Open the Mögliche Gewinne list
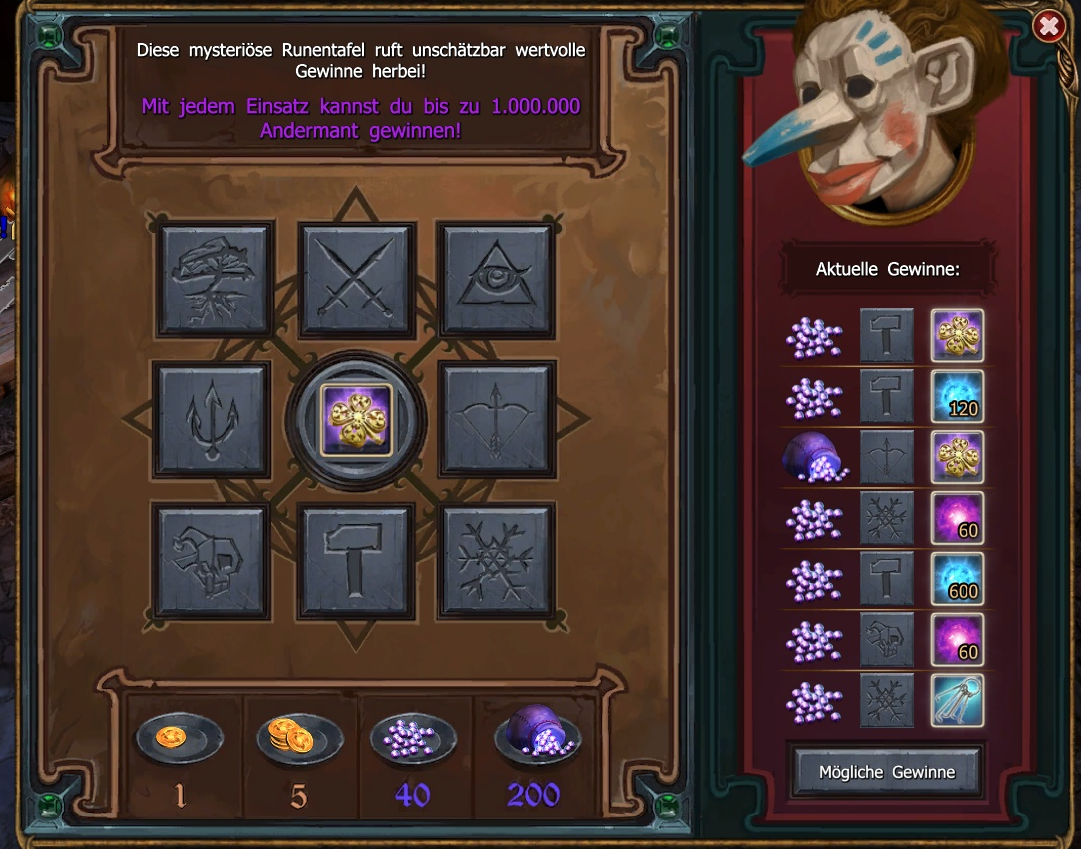This screenshot has height=849, width=1081. pyautogui.click(x=887, y=772)
